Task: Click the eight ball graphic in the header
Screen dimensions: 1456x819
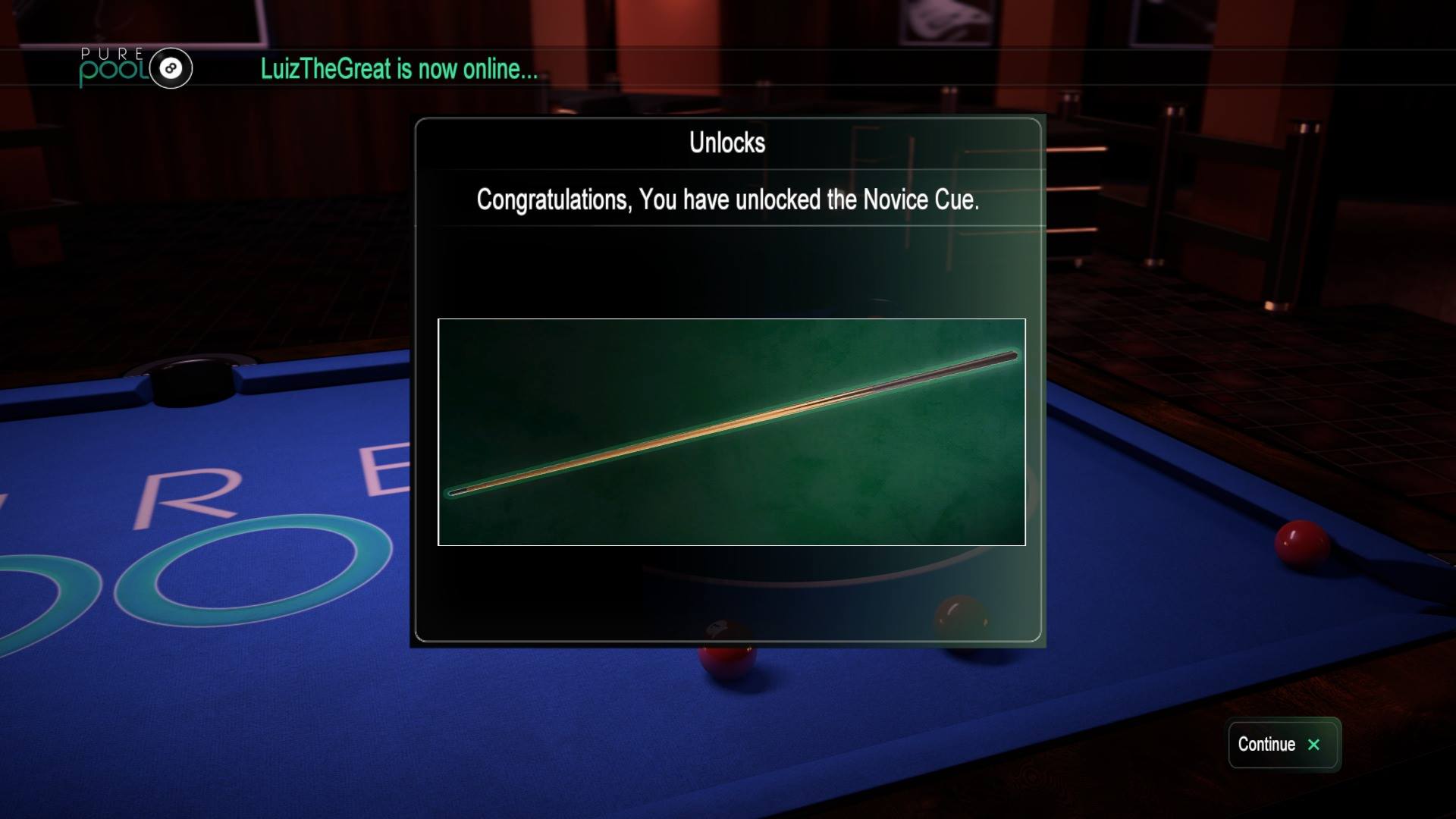Action: coord(169,68)
